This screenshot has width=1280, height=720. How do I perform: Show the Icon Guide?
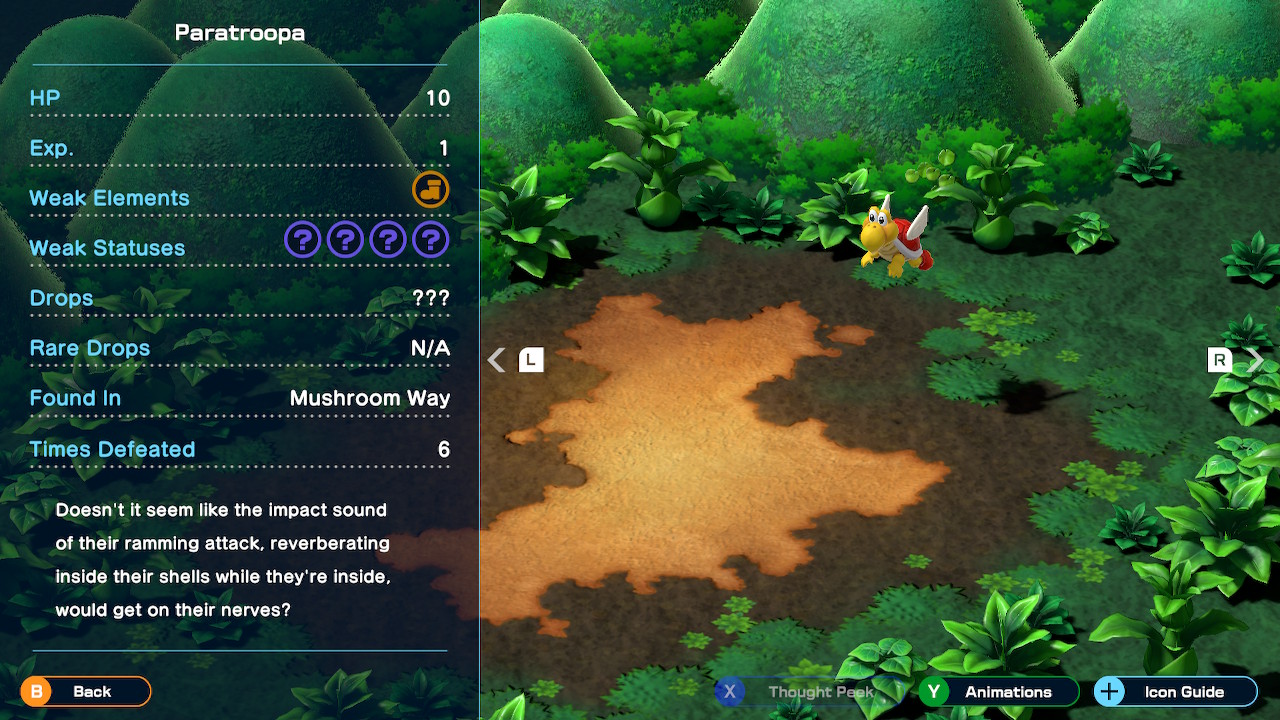click(x=1175, y=692)
